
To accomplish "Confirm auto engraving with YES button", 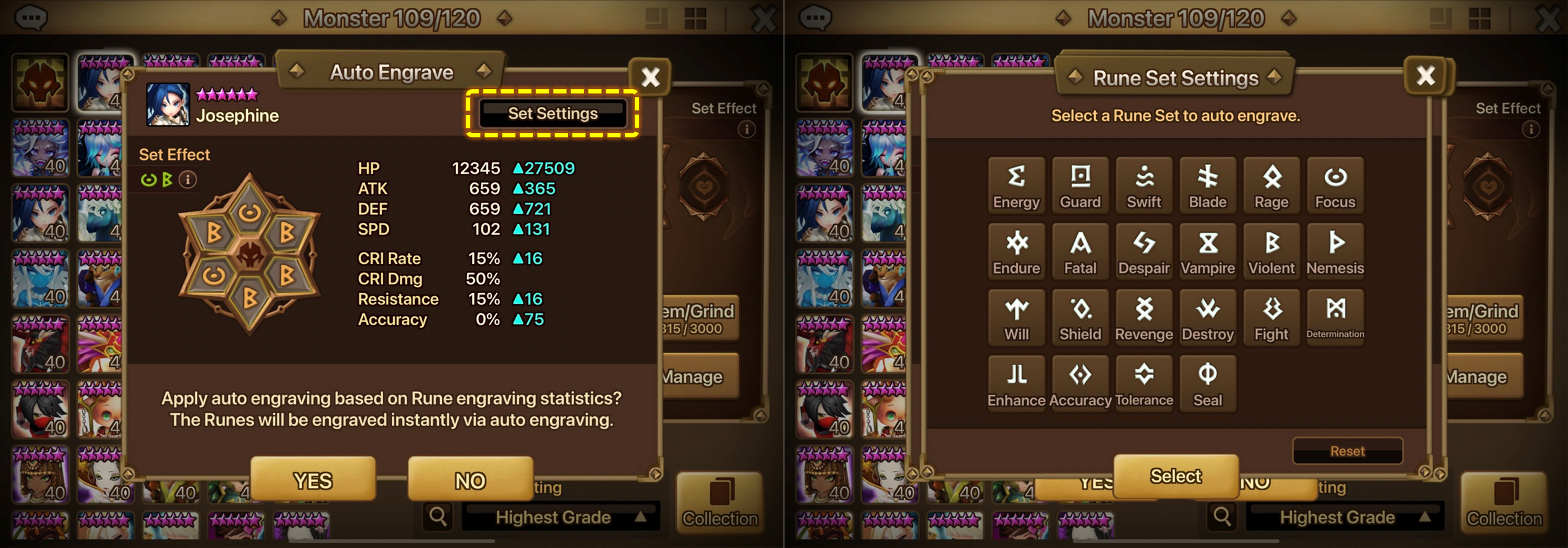I will pos(312,479).
